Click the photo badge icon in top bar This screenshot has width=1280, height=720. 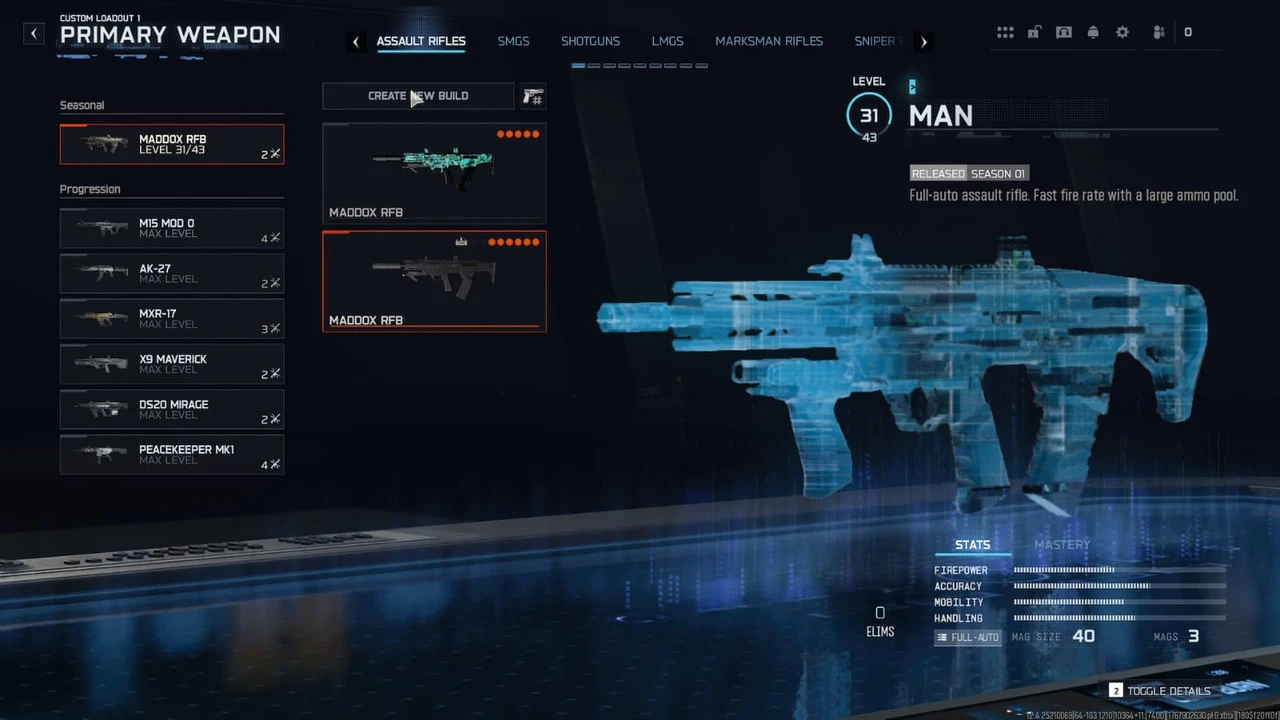[x=1064, y=32]
